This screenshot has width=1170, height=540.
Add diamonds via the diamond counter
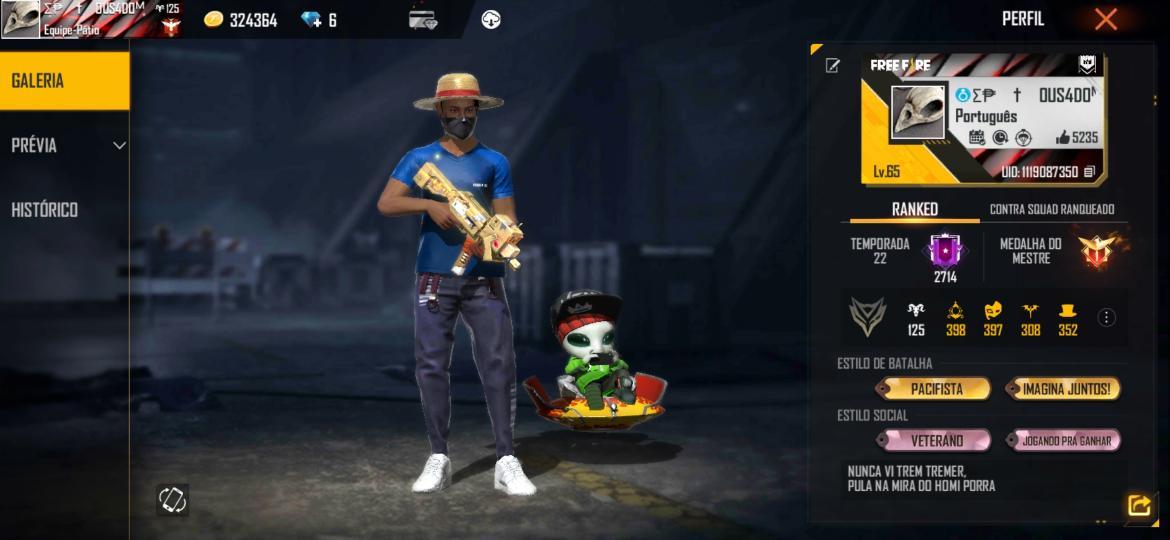coord(319,20)
